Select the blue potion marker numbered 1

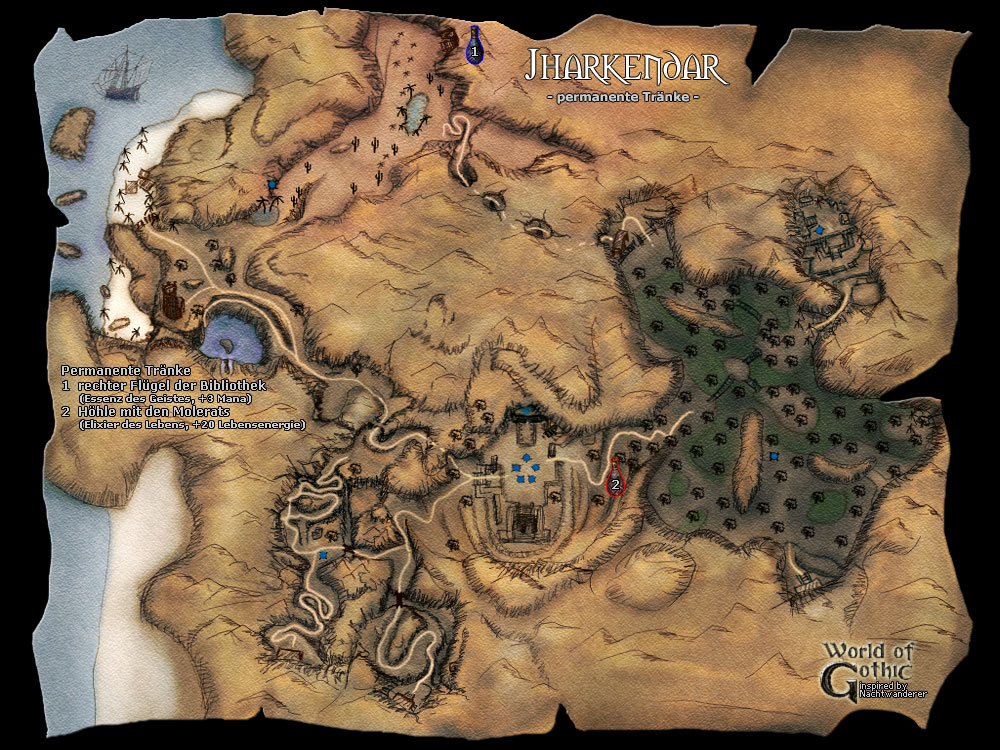475,46
